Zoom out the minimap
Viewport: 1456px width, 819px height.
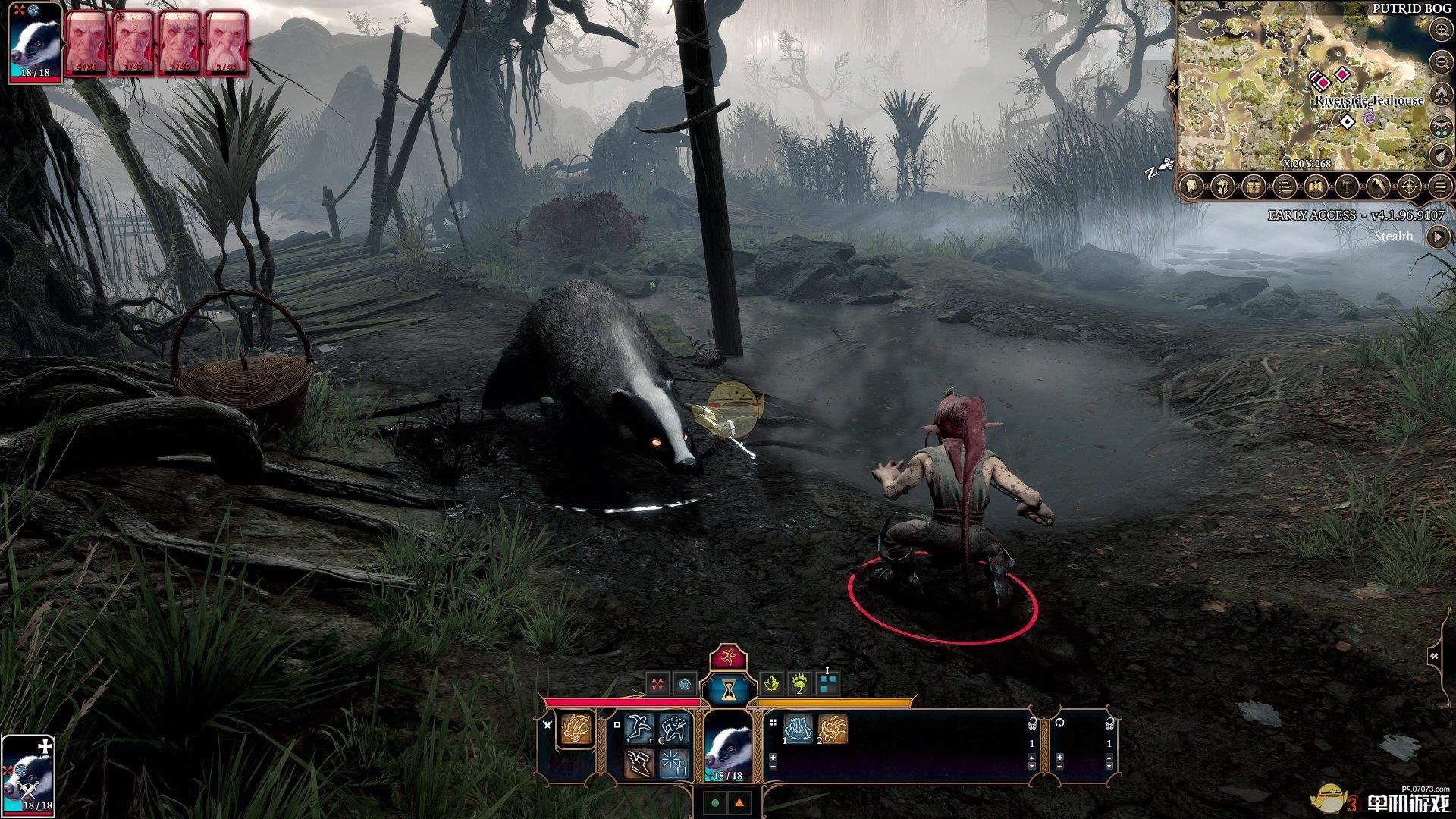(1440, 61)
